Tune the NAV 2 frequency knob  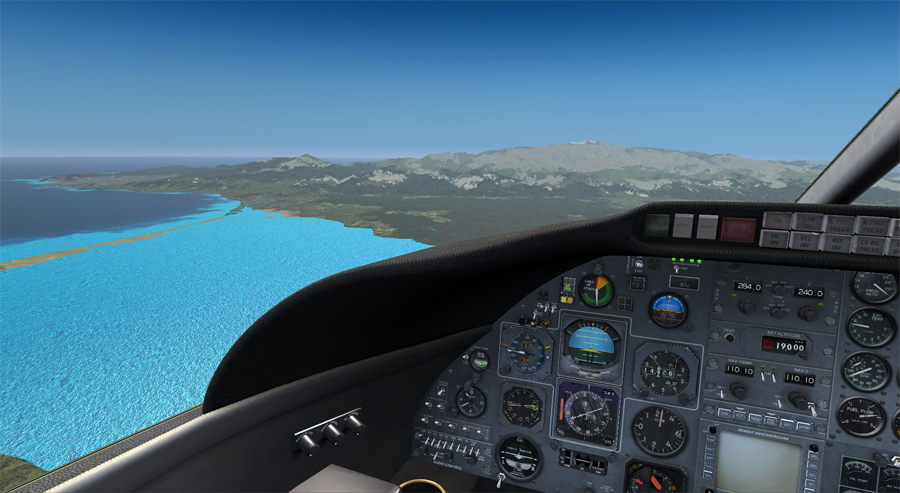[798, 399]
